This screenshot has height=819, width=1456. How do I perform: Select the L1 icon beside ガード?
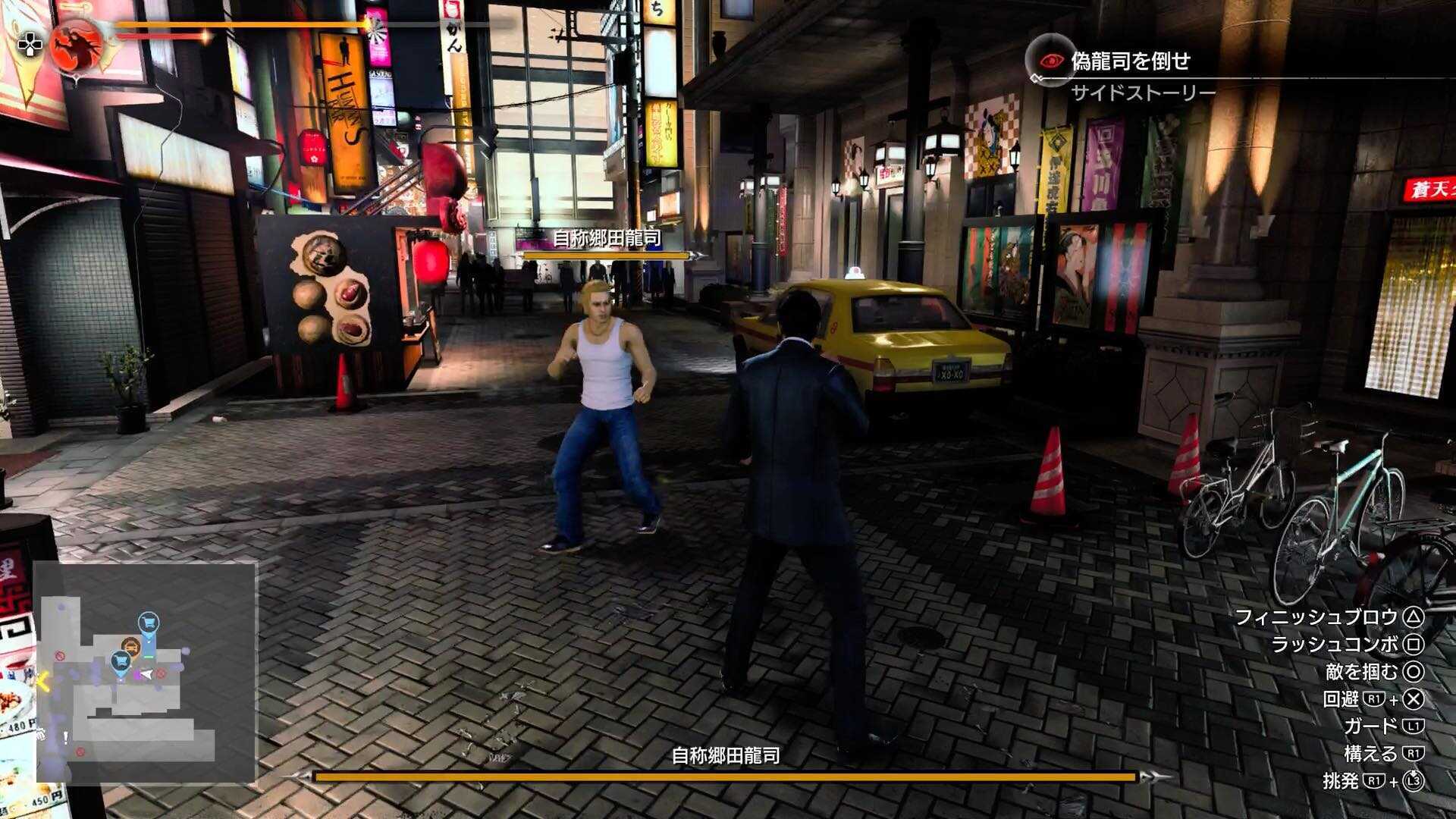1414,725
